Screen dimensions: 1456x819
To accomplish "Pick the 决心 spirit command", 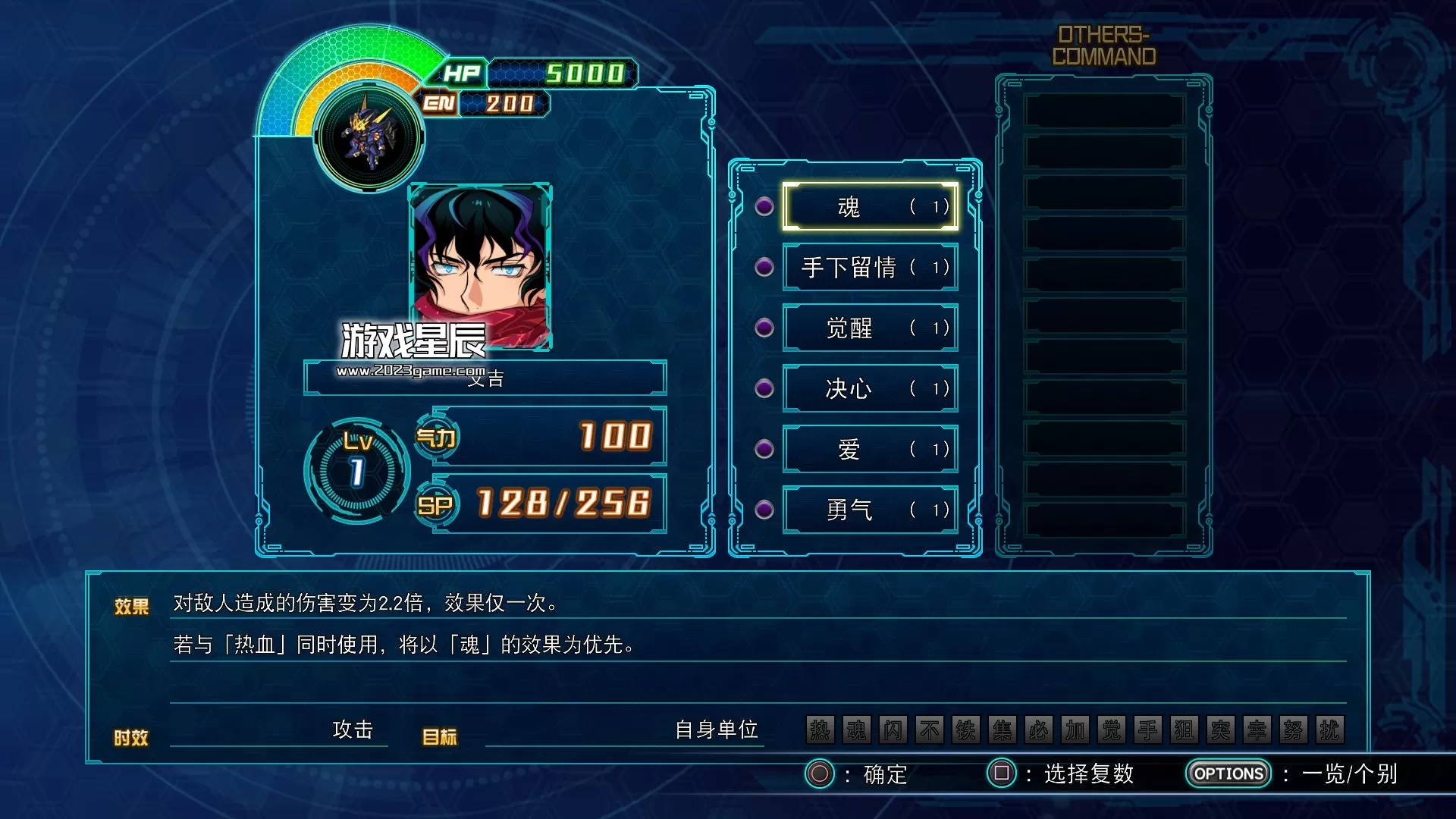I will tap(870, 388).
